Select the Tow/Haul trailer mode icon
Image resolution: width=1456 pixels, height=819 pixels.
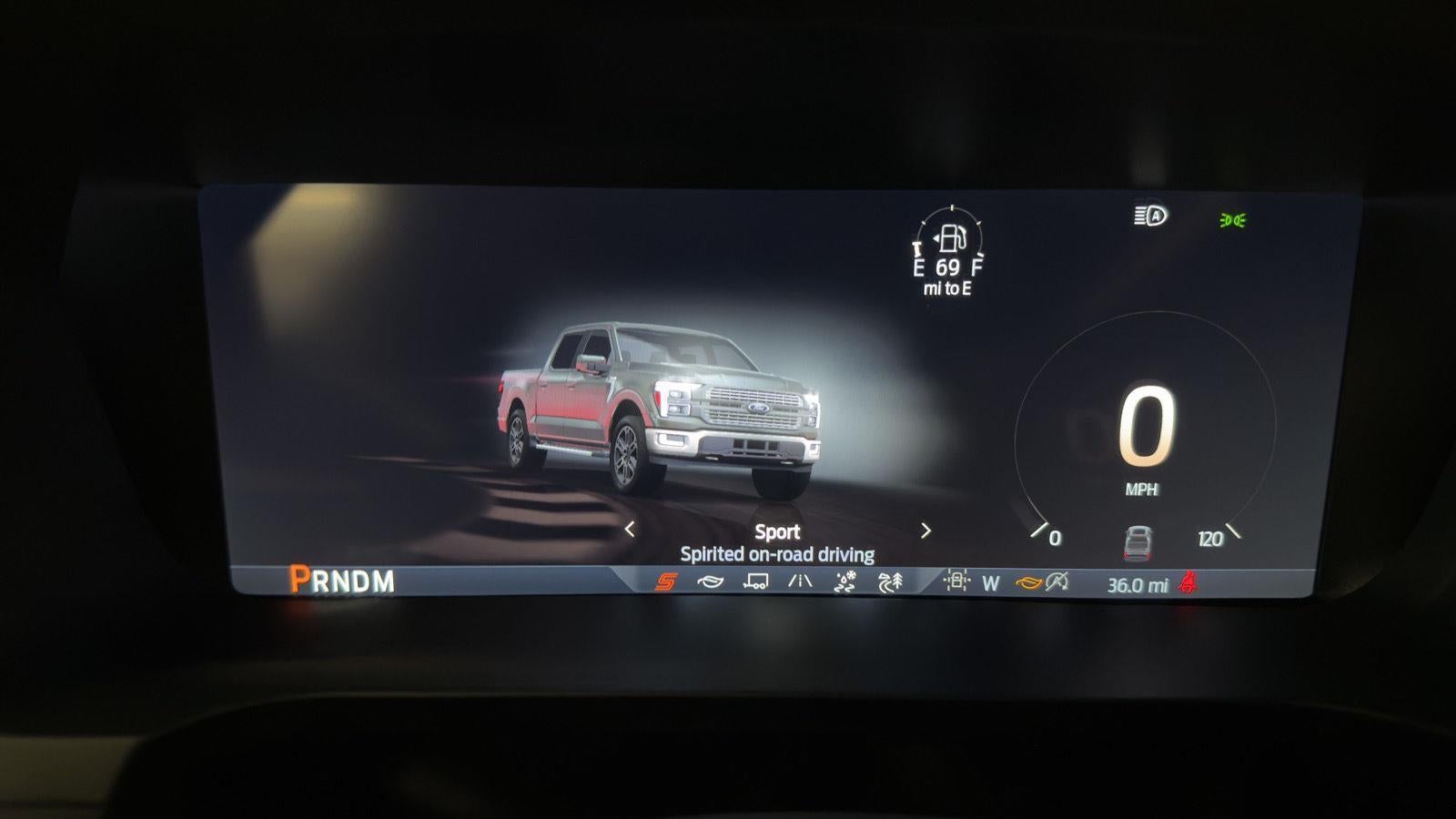[754, 582]
